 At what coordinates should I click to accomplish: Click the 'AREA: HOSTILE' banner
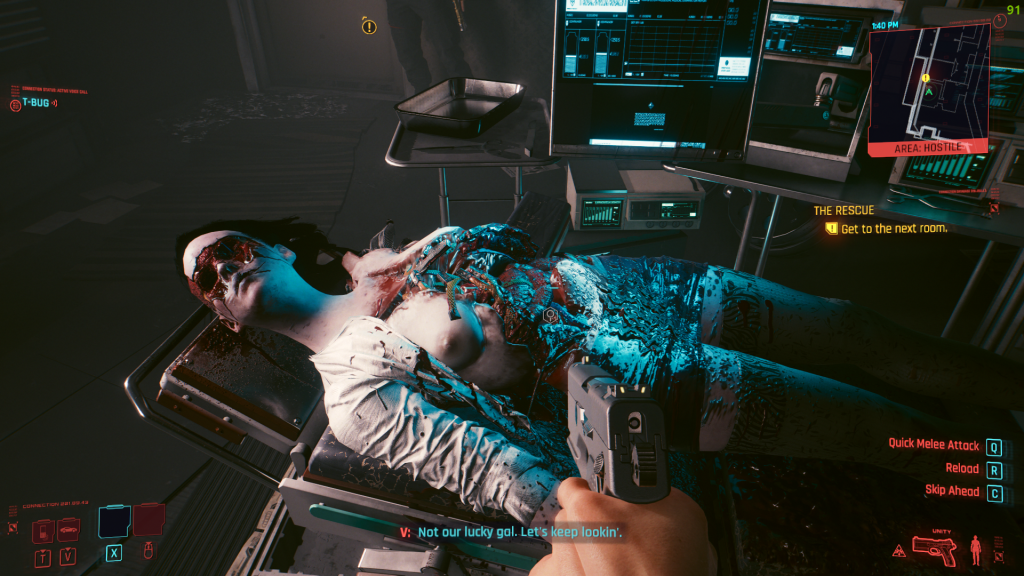929,147
